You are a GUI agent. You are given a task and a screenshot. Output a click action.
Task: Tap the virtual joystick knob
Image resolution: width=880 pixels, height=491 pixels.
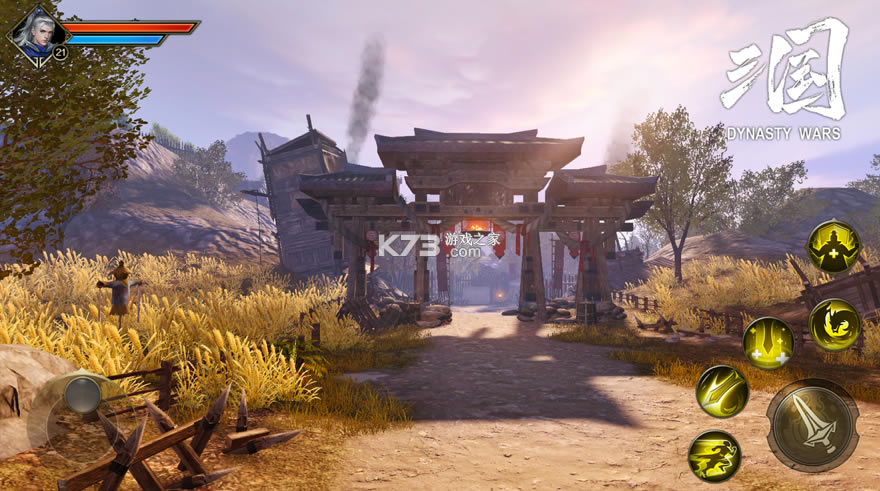pos(82,396)
